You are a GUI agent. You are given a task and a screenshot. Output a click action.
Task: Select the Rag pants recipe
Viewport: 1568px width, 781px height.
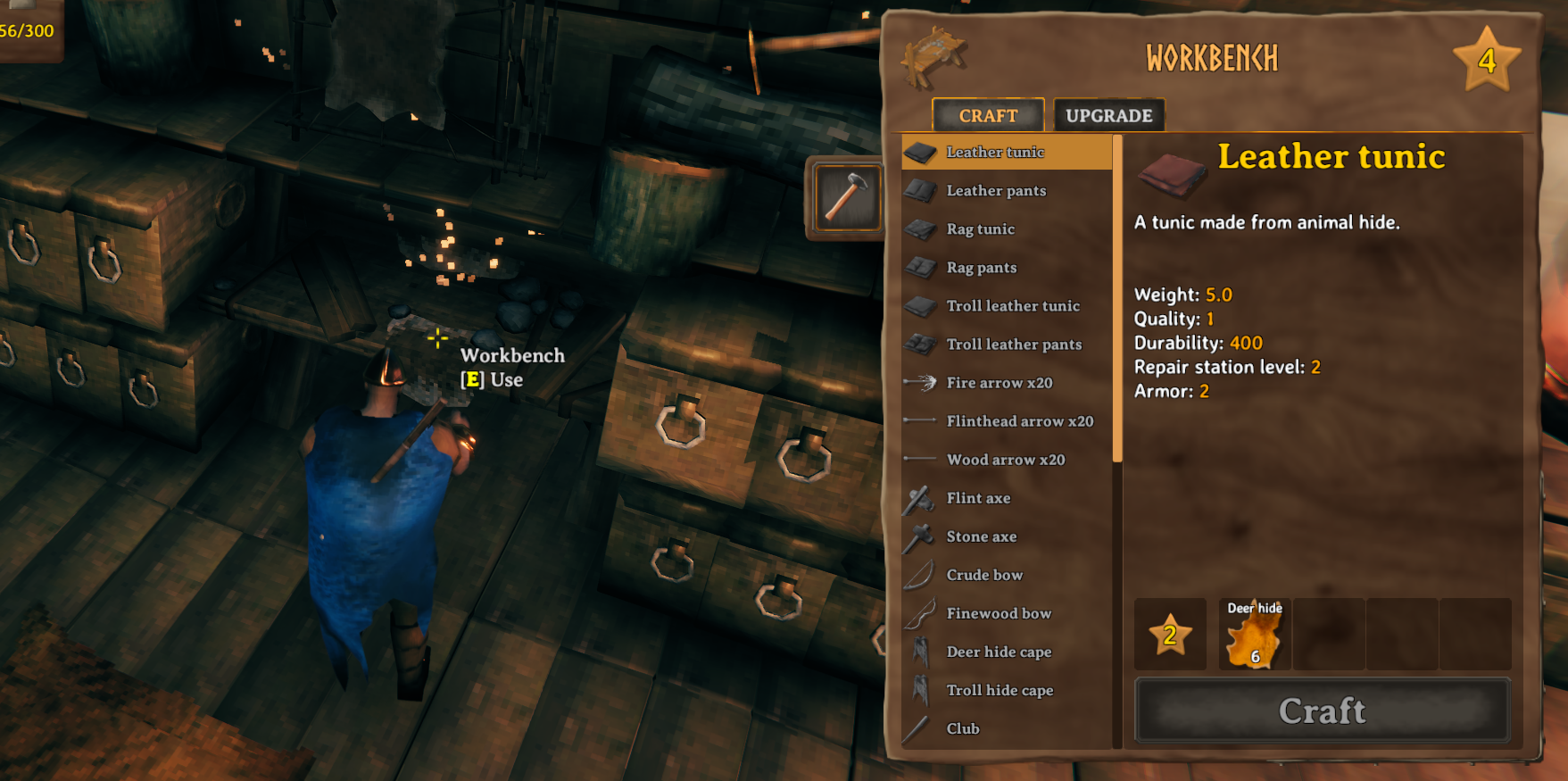click(982, 268)
